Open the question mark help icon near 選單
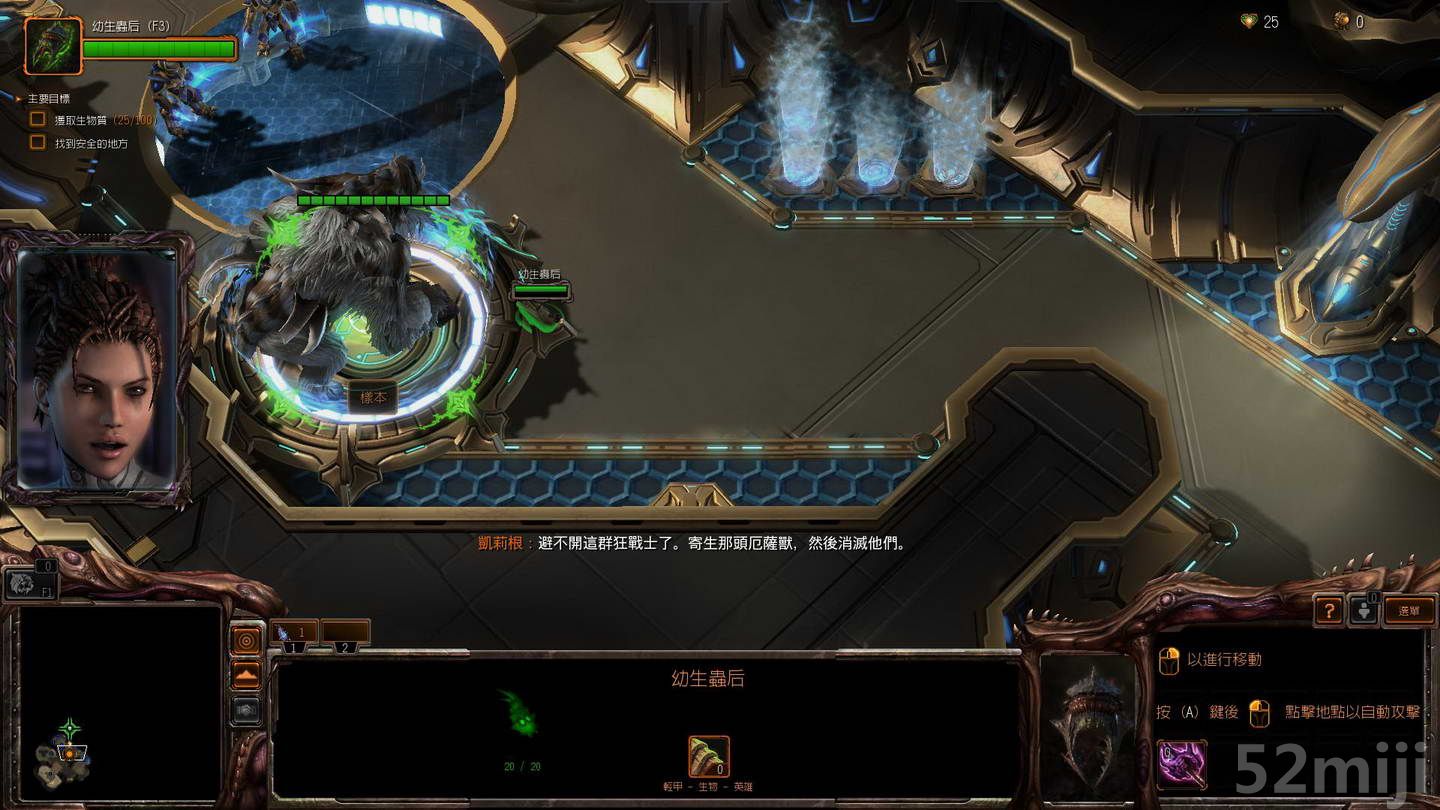This screenshot has width=1440, height=810. 1329,609
